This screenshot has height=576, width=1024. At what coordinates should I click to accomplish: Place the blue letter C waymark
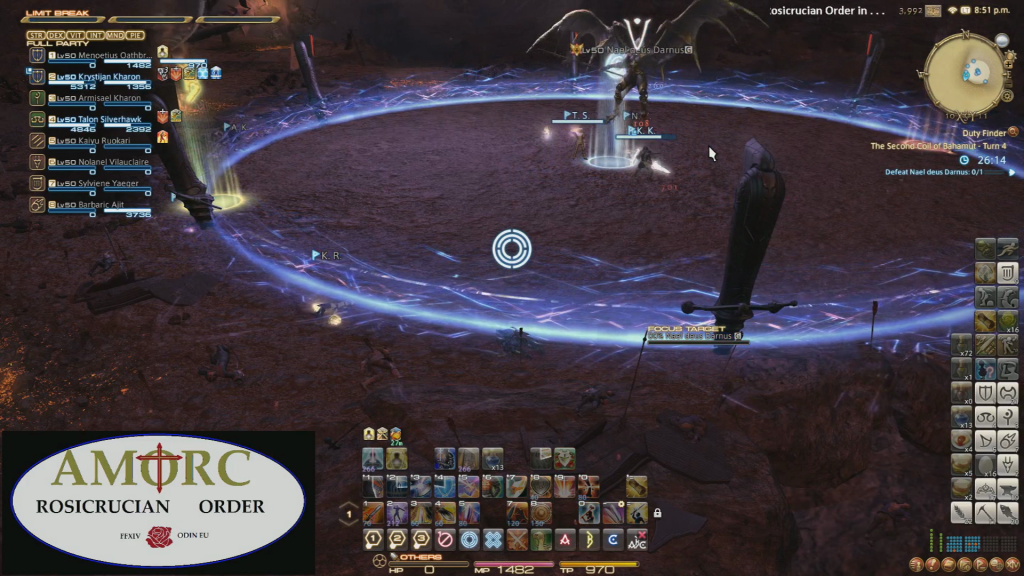(x=613, y=538)
